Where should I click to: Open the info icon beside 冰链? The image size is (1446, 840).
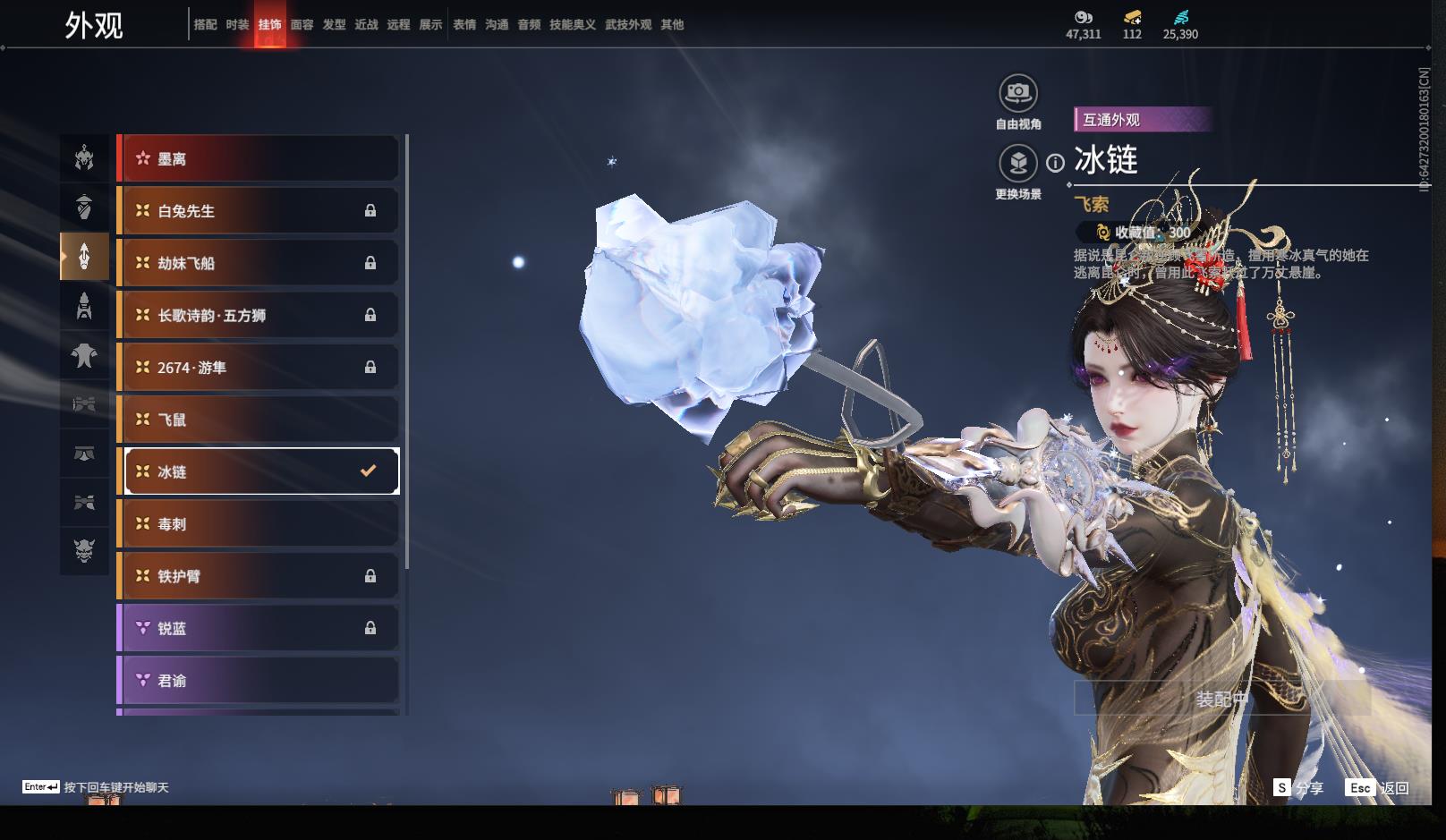click(x=1056, y=163)
